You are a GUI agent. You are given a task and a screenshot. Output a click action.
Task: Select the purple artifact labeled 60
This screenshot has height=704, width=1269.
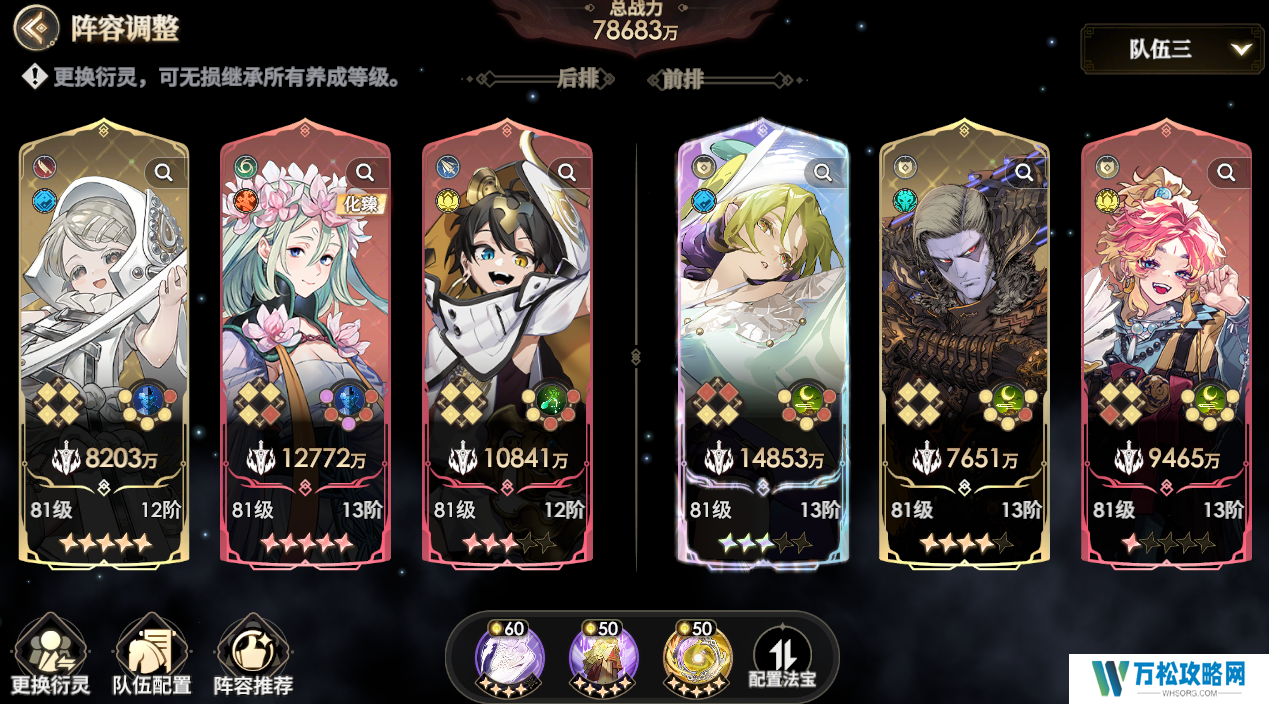pyautogui.click(x=509, y=658)
